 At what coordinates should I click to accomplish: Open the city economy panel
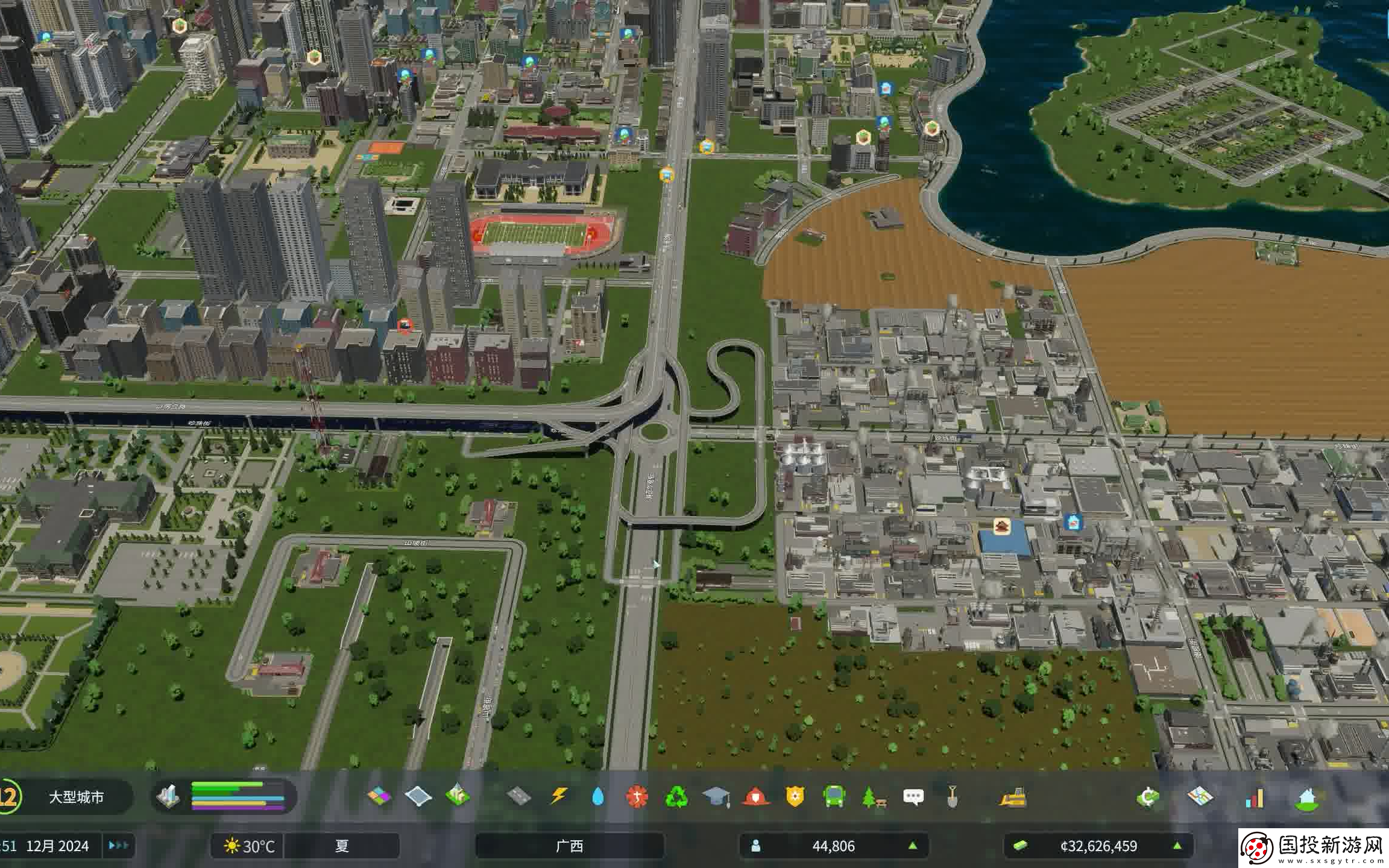coord(1148,797)
